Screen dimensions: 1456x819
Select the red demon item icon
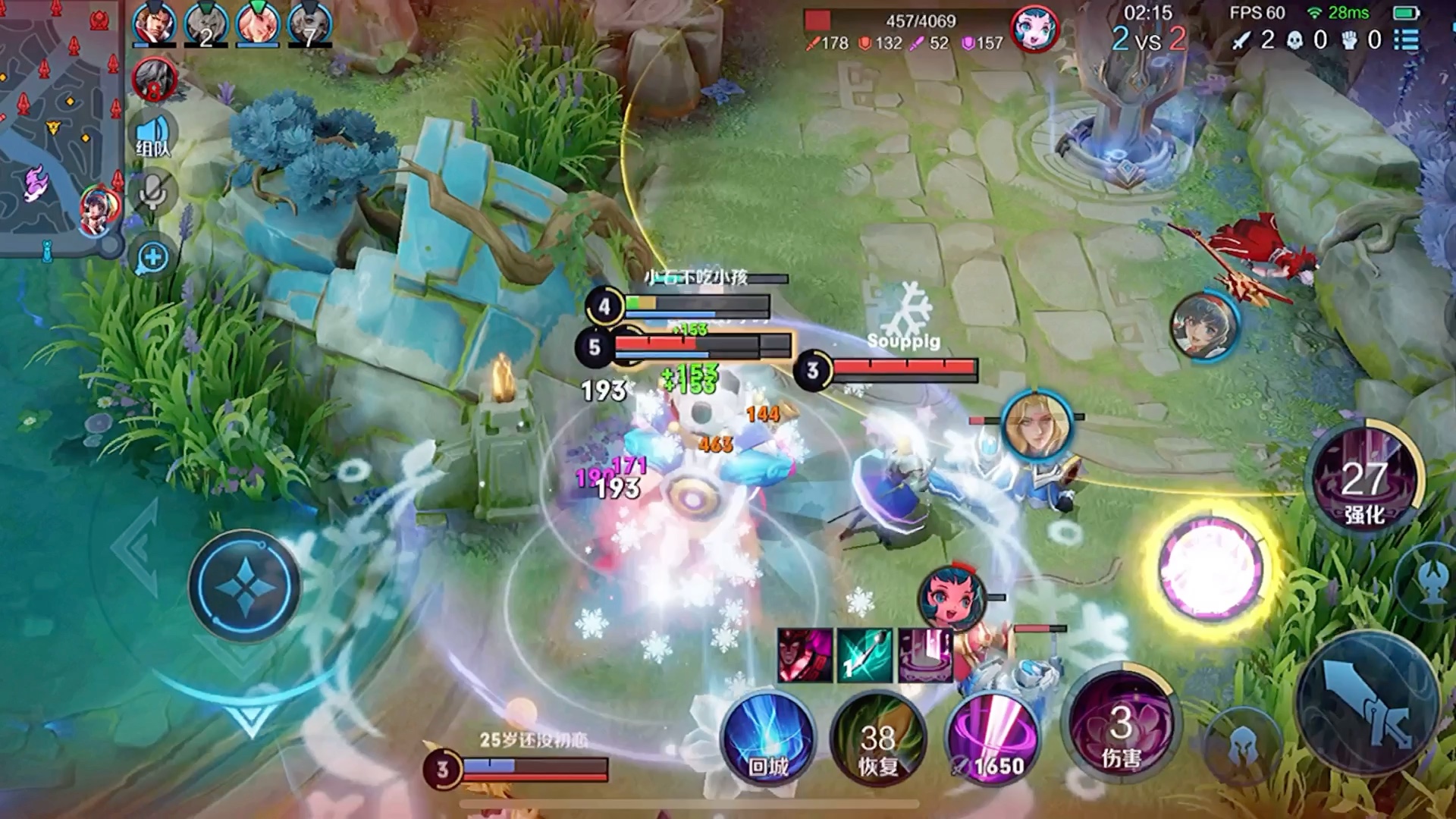point(805,655)
